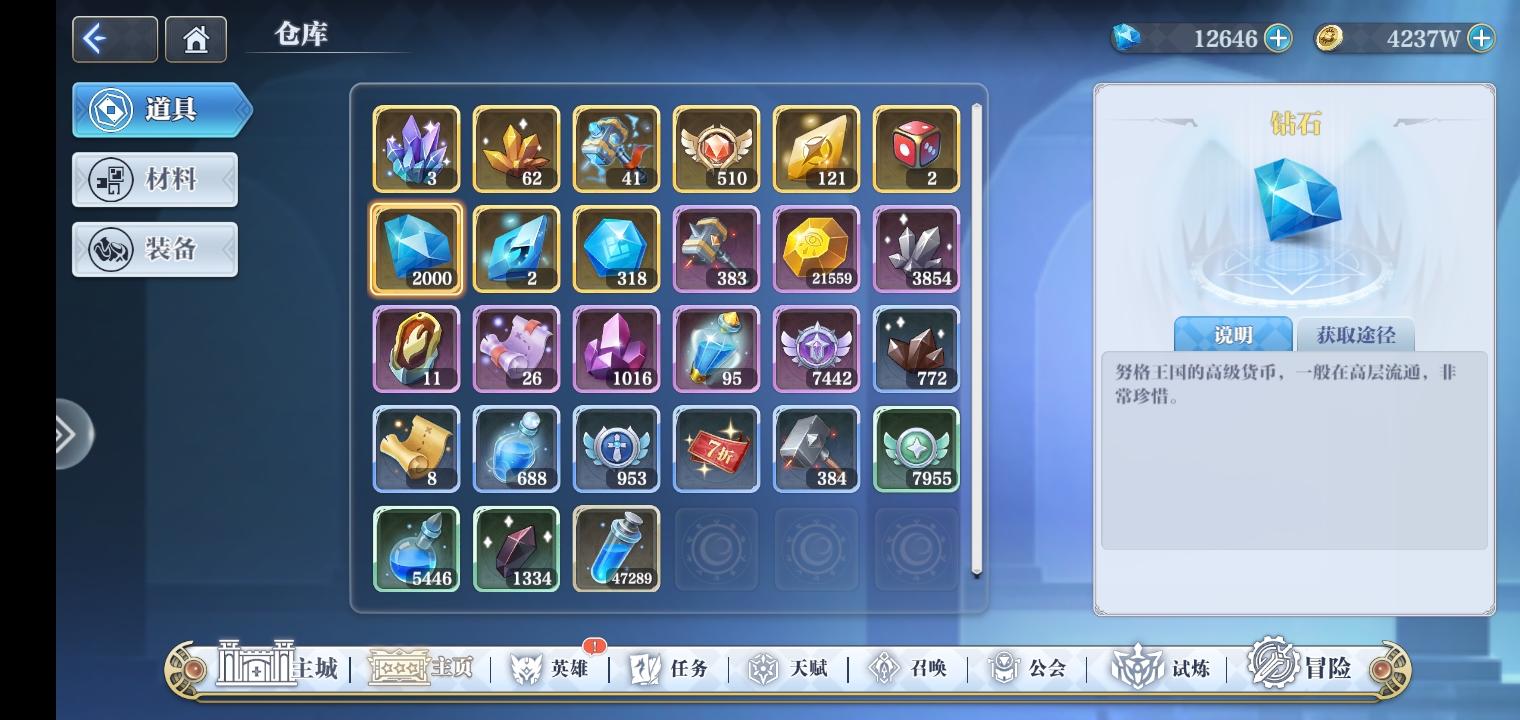
Task: Click the selected diamond item showing 2000
Action: coord(416,248)
